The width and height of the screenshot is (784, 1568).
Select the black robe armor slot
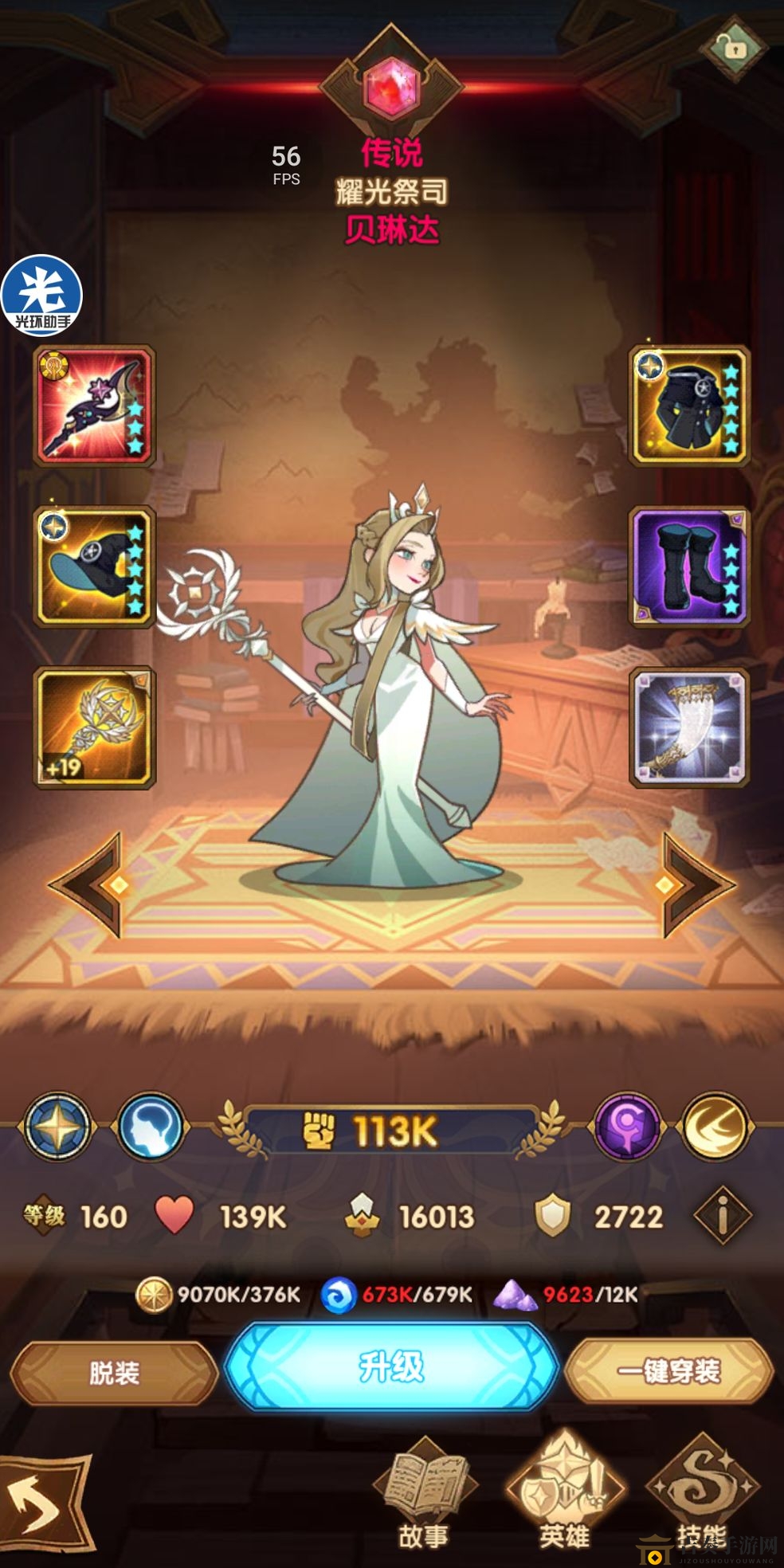tap(690, 406)
